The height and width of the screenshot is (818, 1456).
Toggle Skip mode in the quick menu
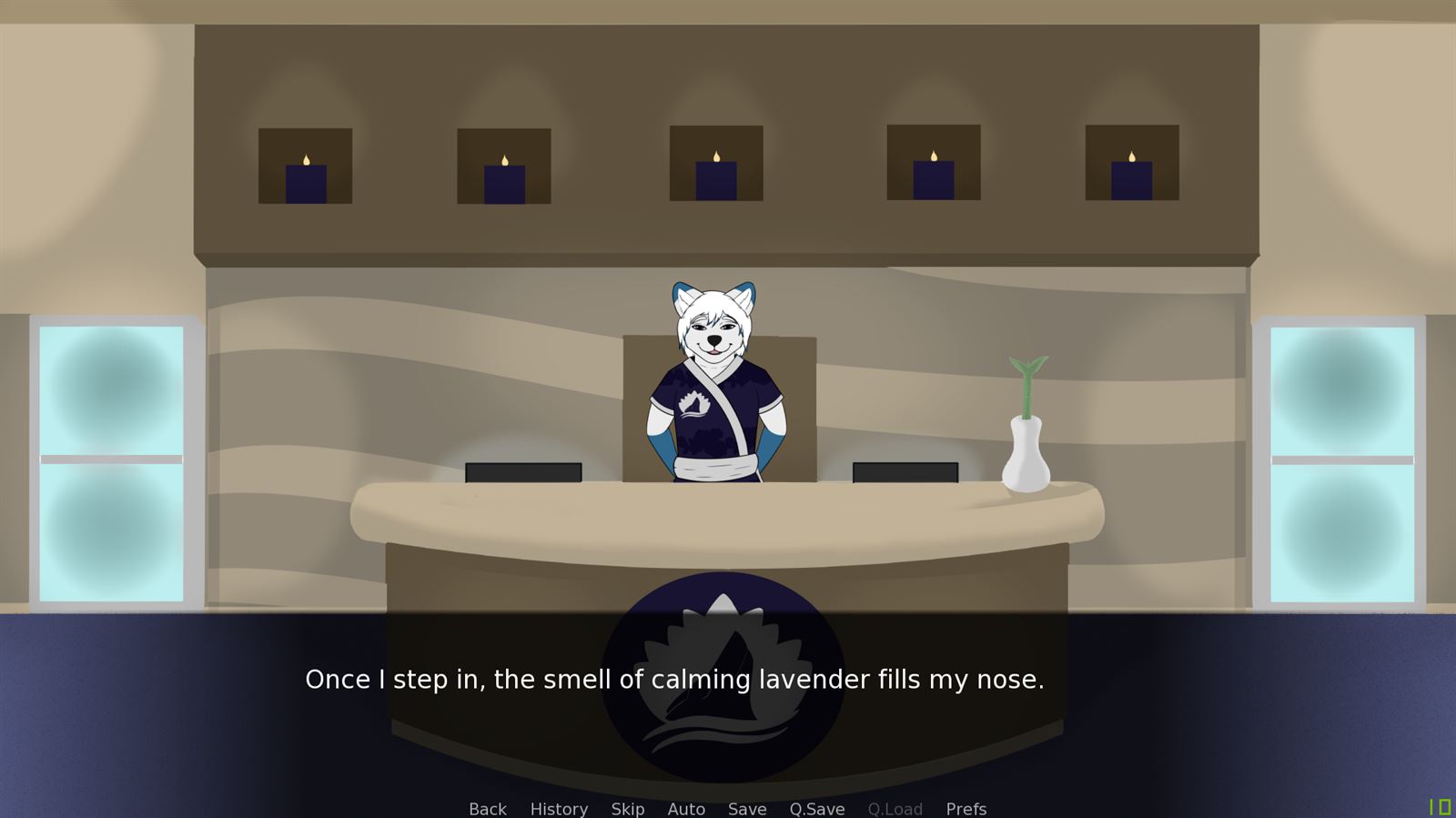(627, 809)
